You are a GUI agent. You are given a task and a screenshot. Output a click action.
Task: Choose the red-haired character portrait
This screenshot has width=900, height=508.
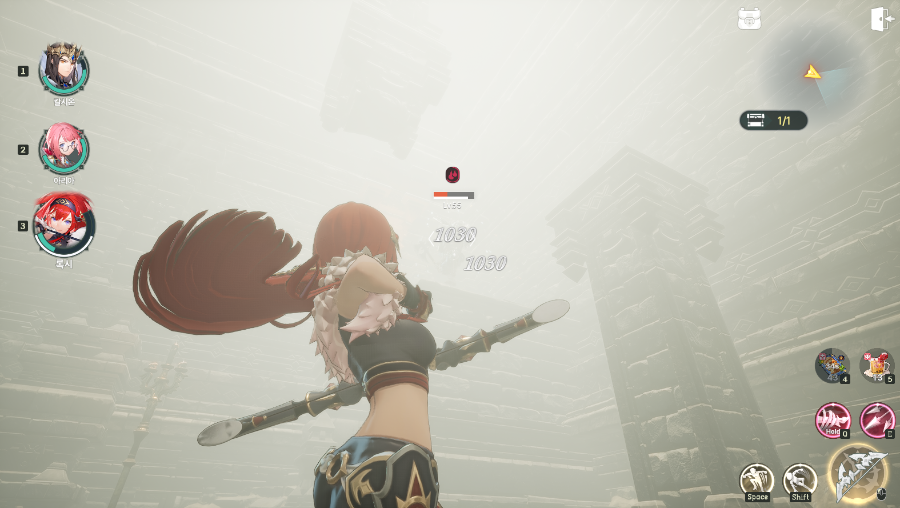click(x=64, y=224)
